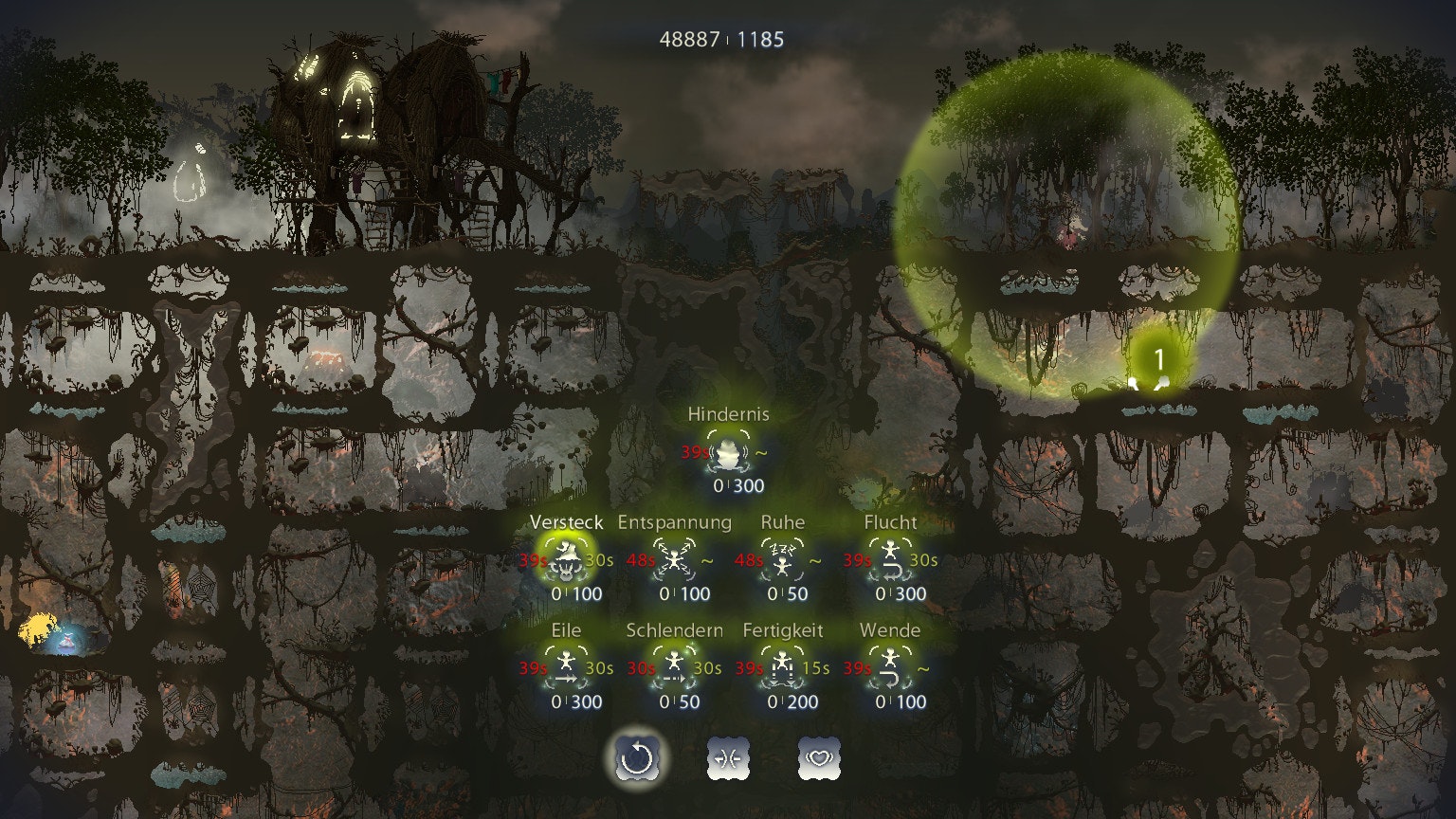Select the Flucht escape skill icon
The width and height of the screenshot is (1456, 819).
891,558
